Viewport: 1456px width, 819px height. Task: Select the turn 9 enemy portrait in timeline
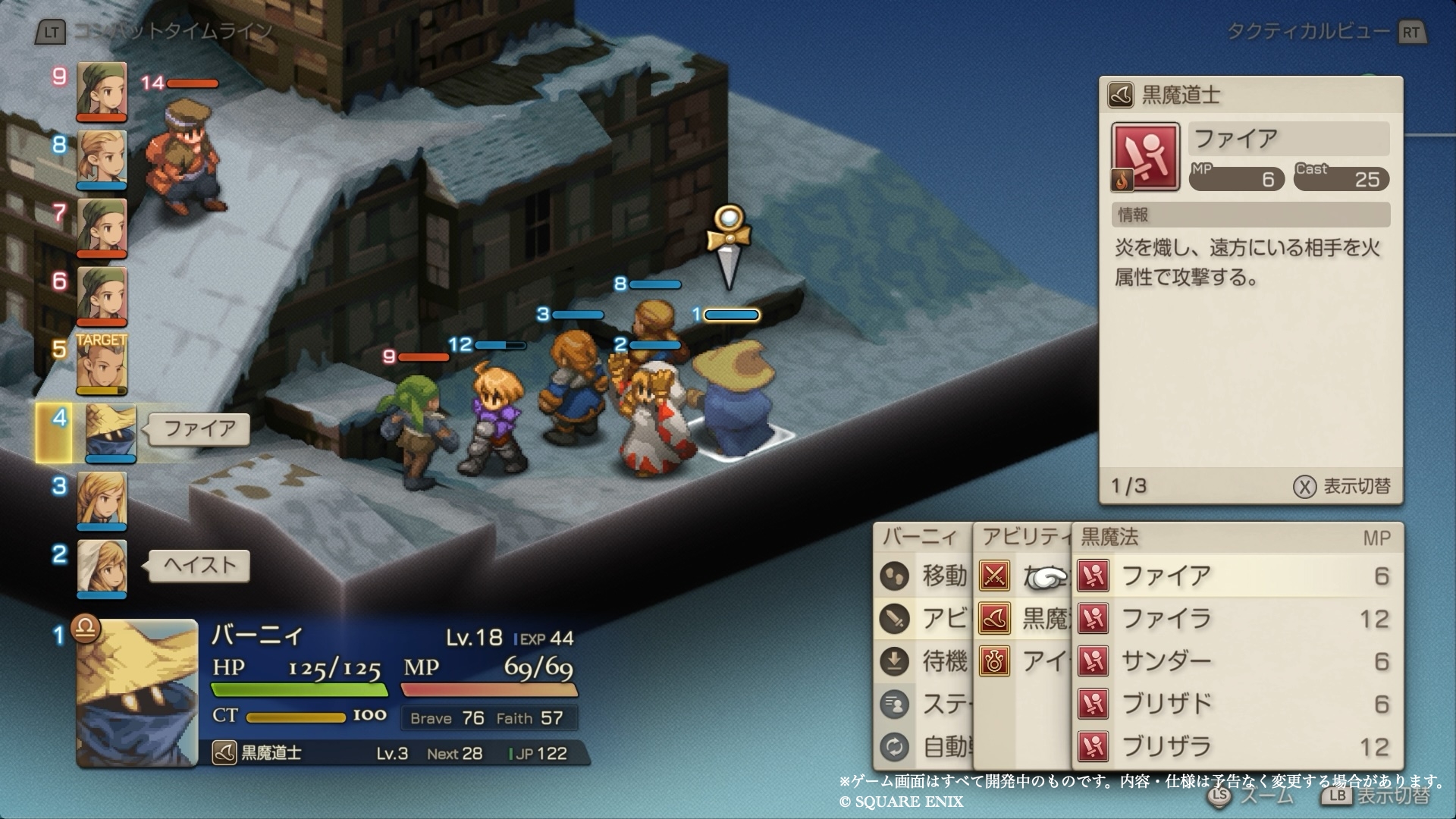point(102,91)
